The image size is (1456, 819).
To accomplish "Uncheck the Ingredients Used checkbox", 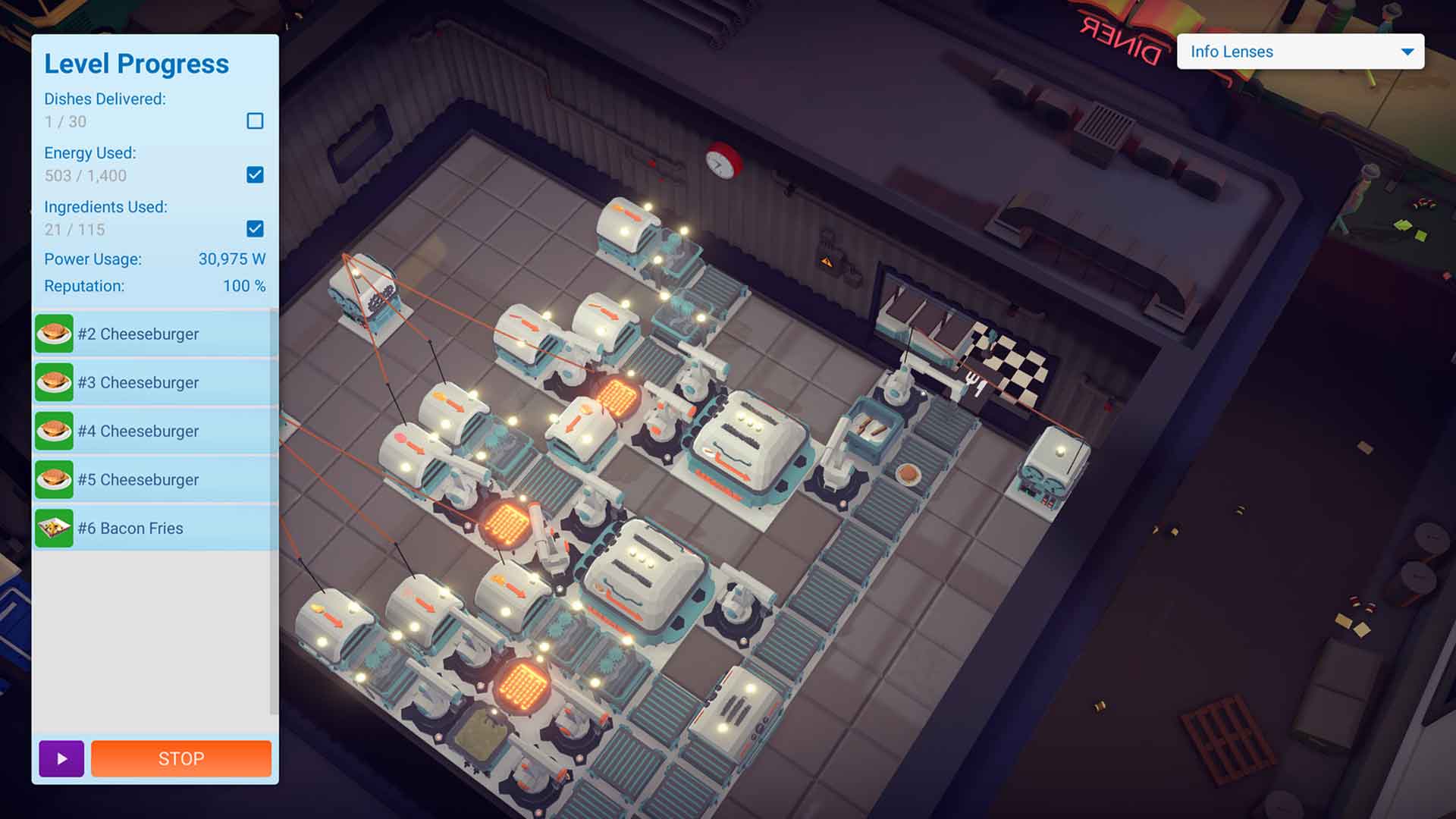I will (x=255, y=229).
